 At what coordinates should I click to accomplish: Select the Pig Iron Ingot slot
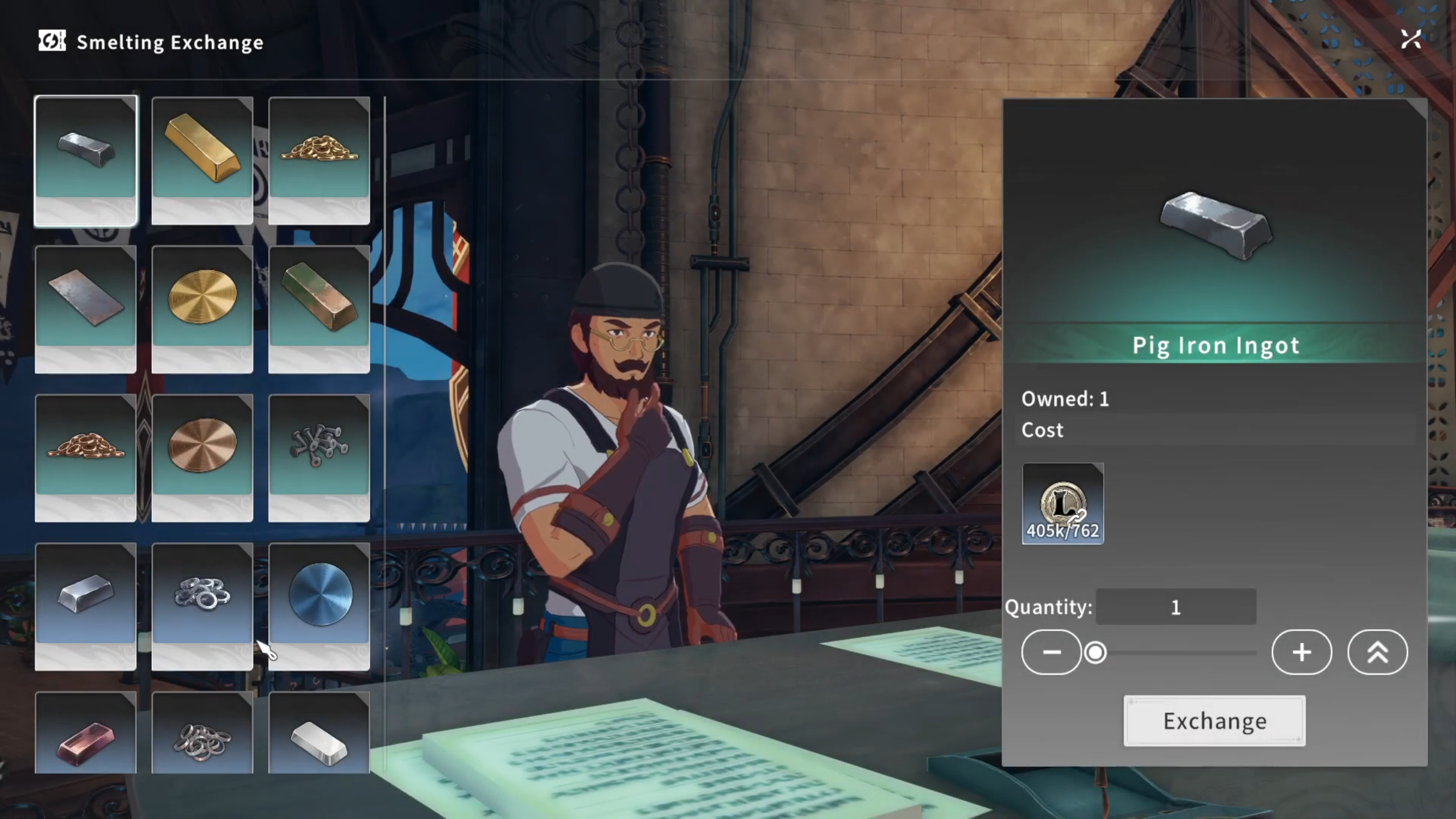tap(86, 160)
